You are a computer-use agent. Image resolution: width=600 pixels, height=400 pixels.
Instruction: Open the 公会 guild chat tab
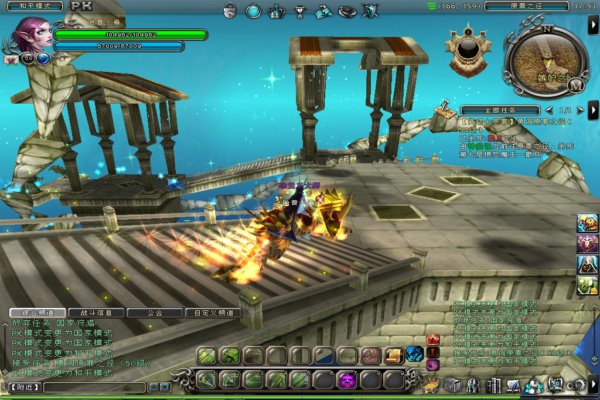click(x=156, y=313)
